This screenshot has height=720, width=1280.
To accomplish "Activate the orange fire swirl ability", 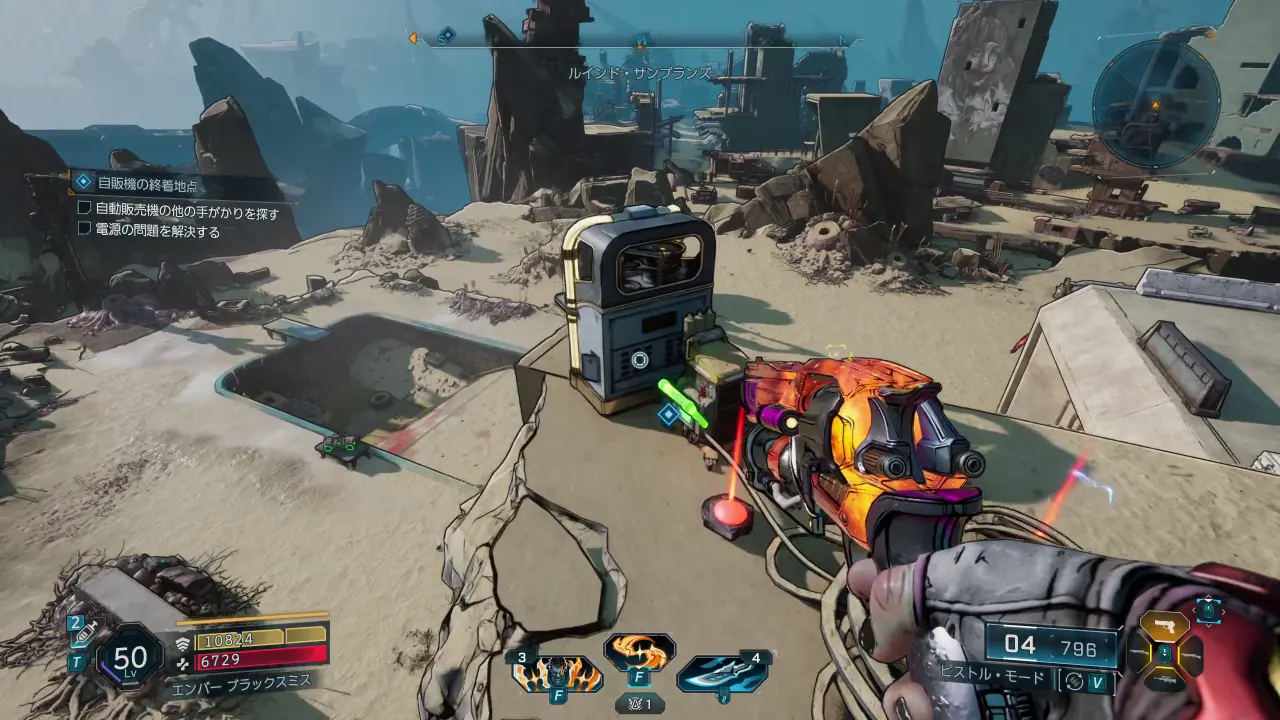I will point(639,653).
